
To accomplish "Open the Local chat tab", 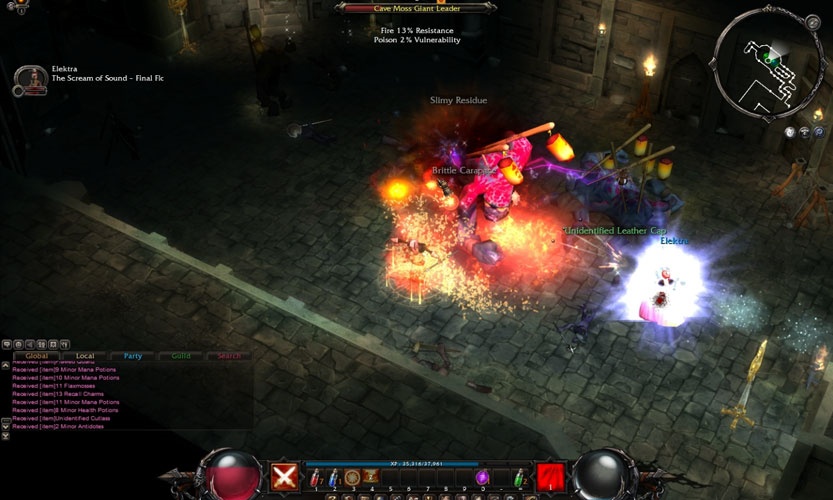I will [85, 355].
